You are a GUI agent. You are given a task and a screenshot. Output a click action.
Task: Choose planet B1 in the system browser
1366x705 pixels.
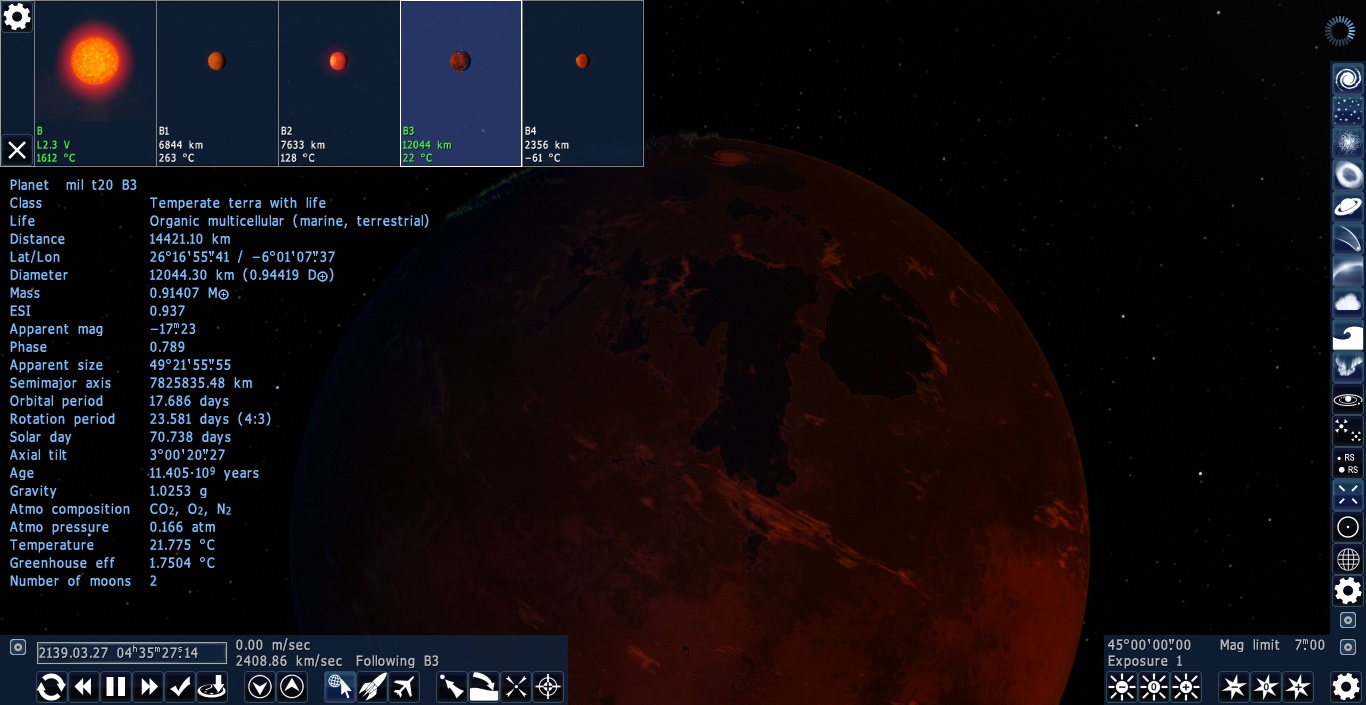pyautogui.click(x=217, y=83)
